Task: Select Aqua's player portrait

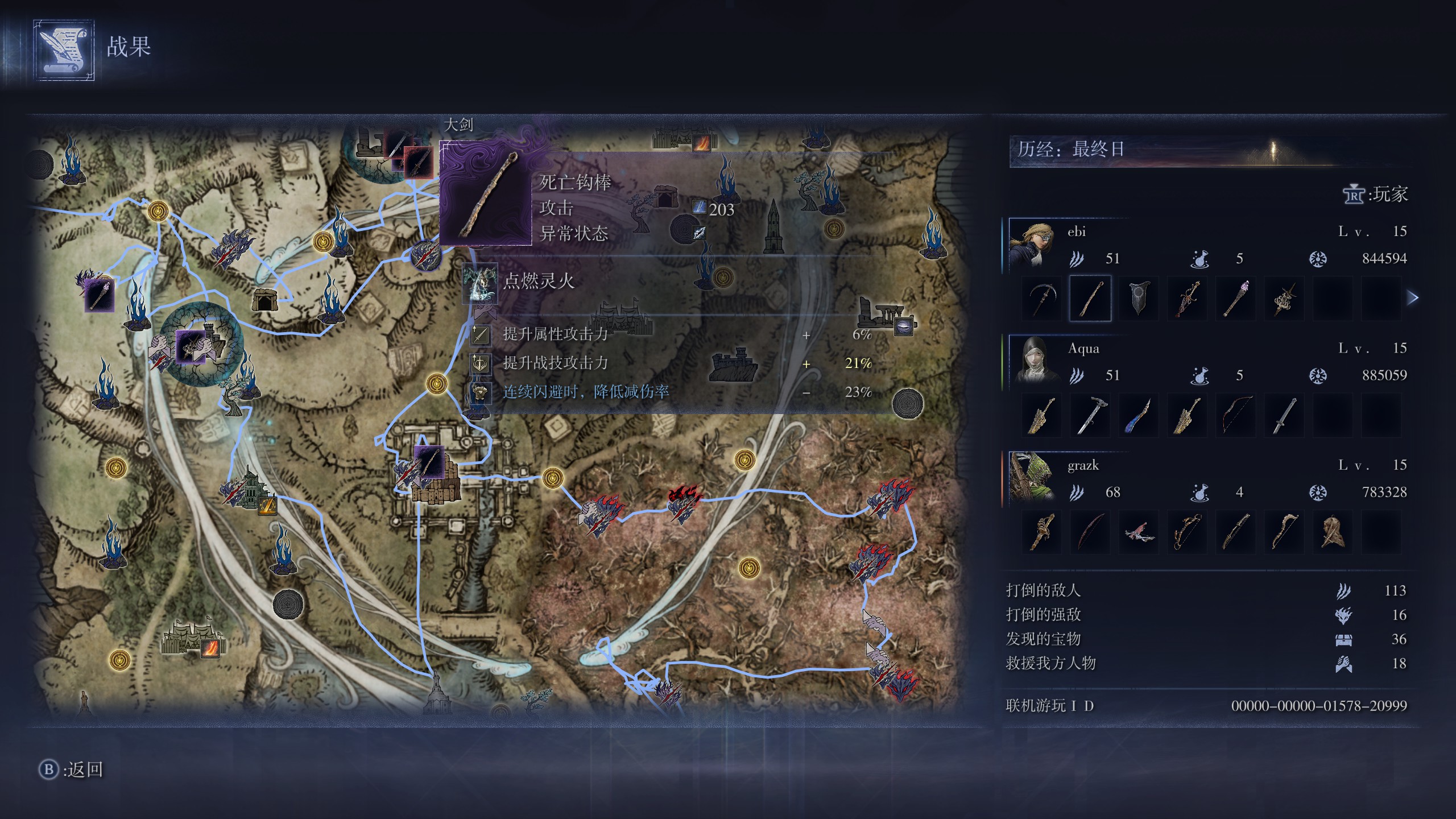Action: tap(1033, 360)
